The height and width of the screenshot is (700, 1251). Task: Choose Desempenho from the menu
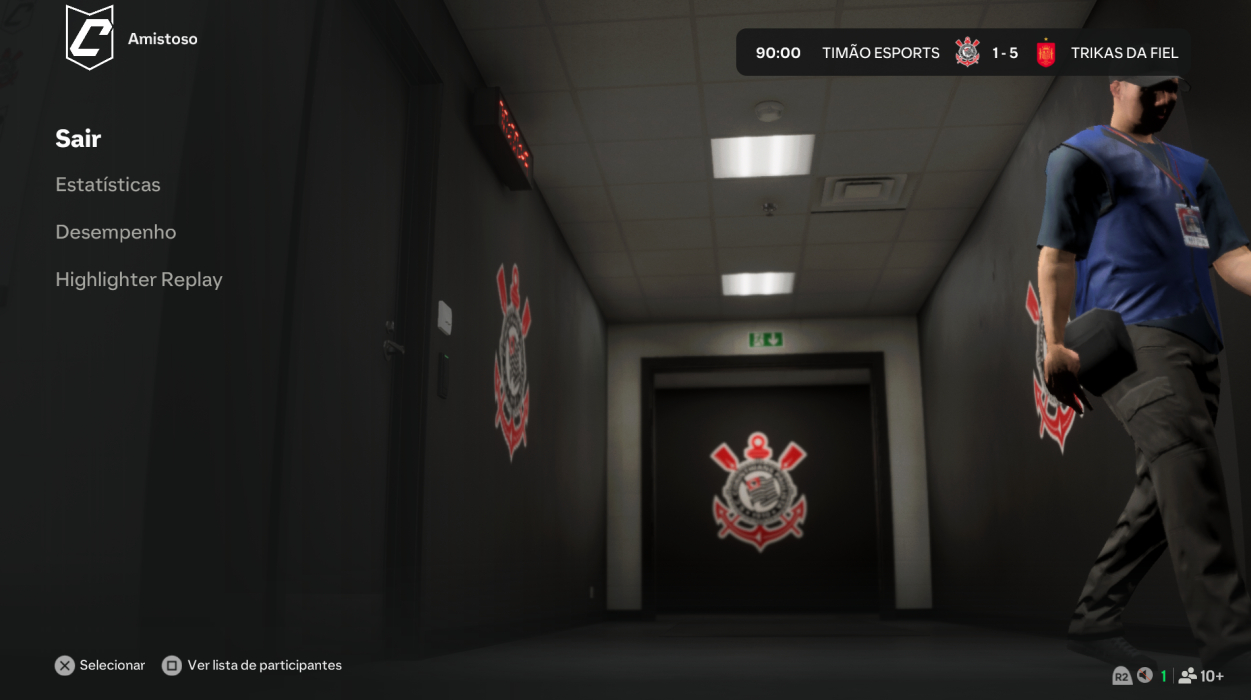(116, 232)
